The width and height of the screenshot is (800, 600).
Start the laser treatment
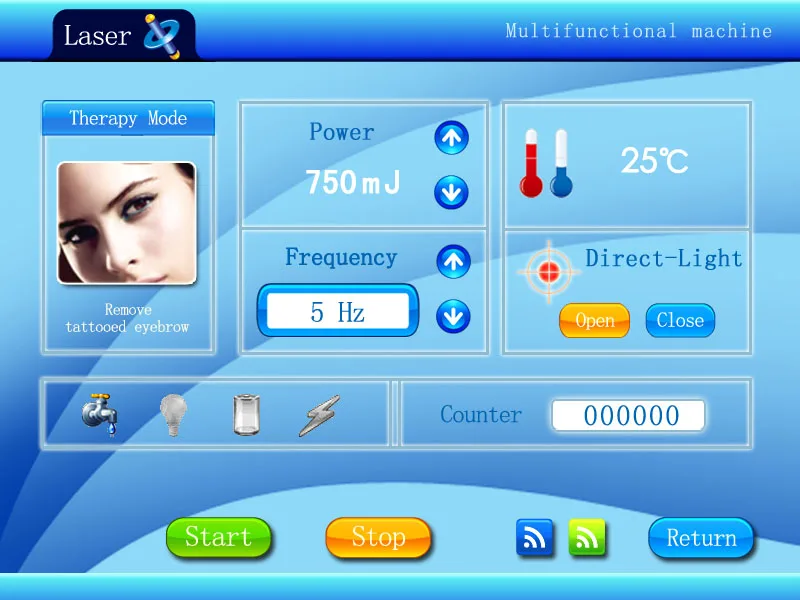(x=218, y=537)
